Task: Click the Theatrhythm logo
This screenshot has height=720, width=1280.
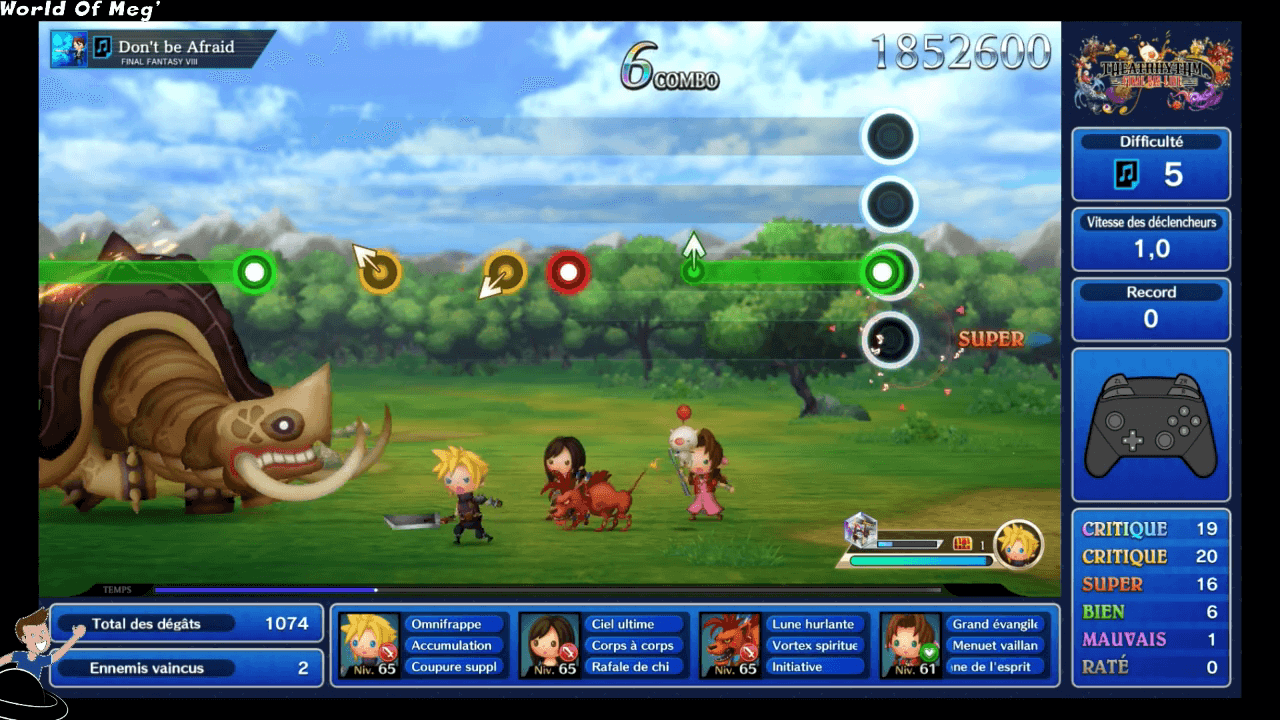Action: (1151, 73)
